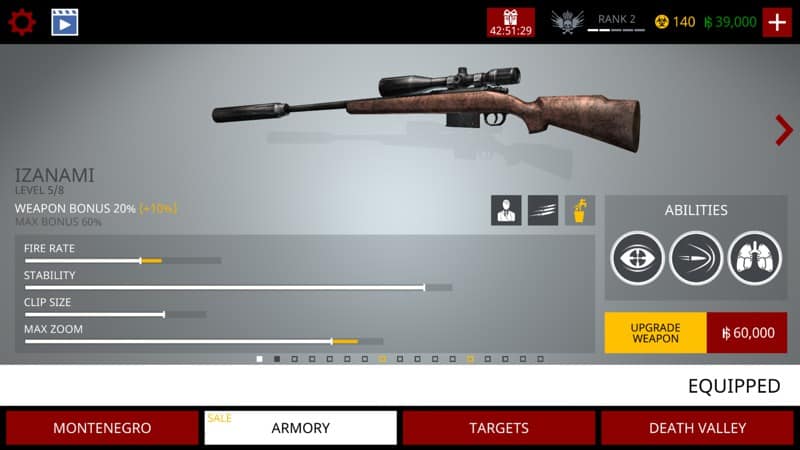Open the Rank 2 skull emblem
This screenshot has height=450, width=800.
tap(568, 22)
